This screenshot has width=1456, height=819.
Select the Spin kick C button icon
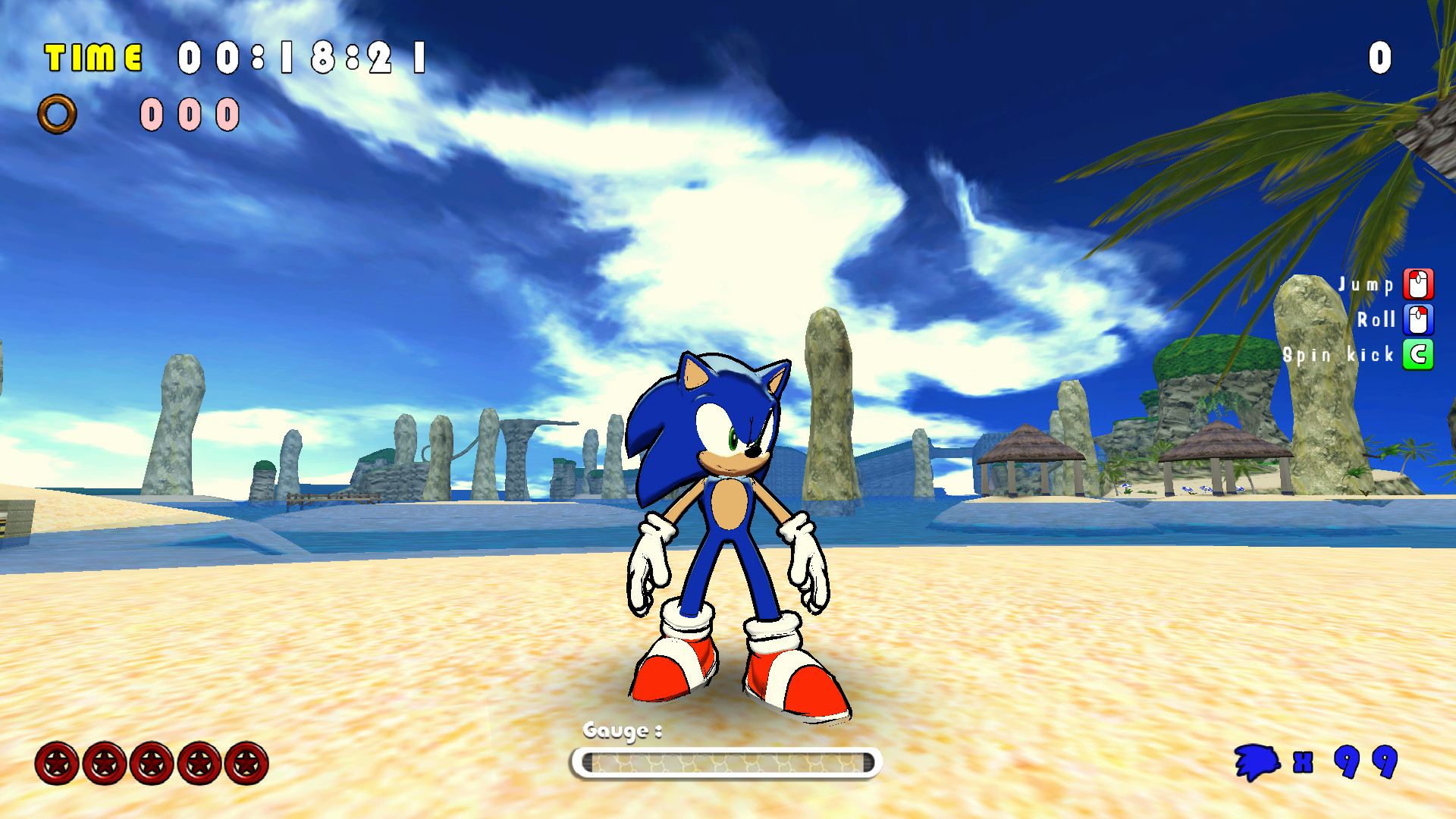click(1417, 354)
